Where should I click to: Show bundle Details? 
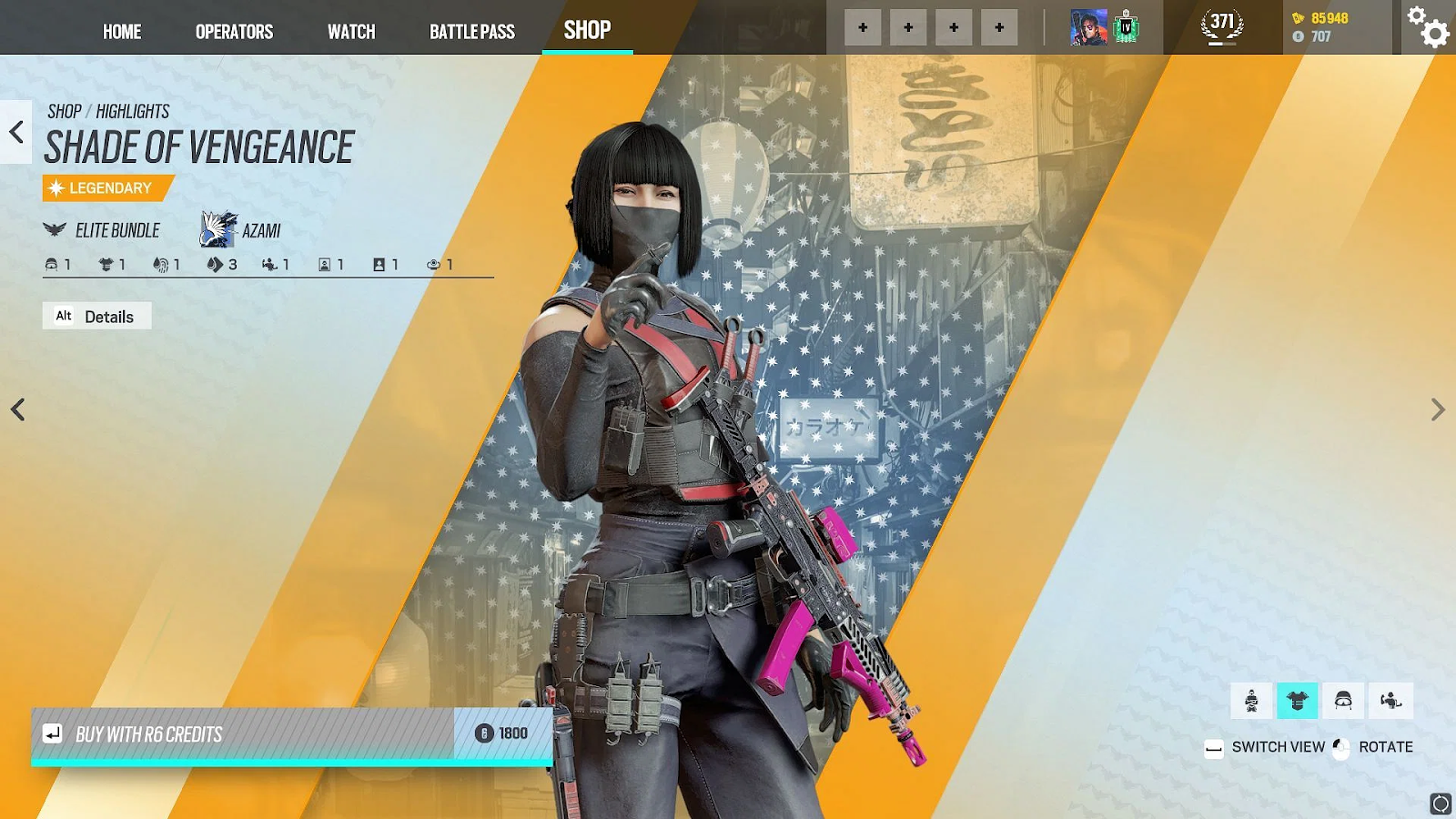click(96, 316)
